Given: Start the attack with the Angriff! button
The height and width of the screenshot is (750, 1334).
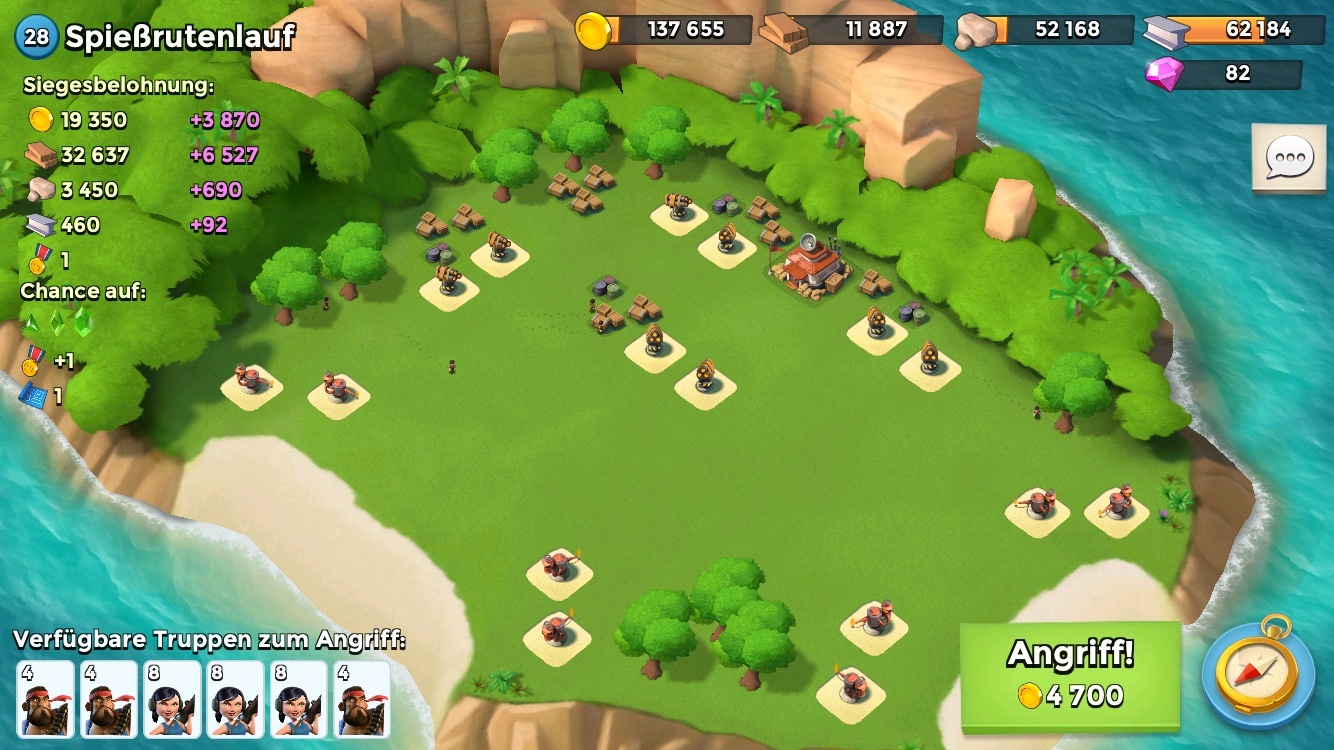Looking at the screenshot, I should (1070, 675).
